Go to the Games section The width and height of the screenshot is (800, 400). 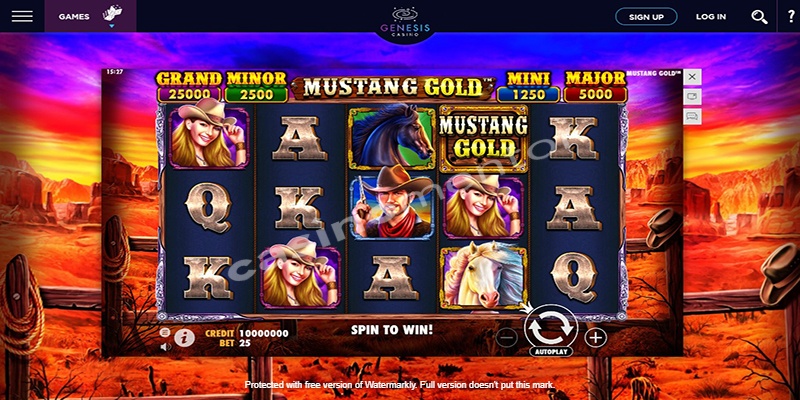[x=75, y=17]
